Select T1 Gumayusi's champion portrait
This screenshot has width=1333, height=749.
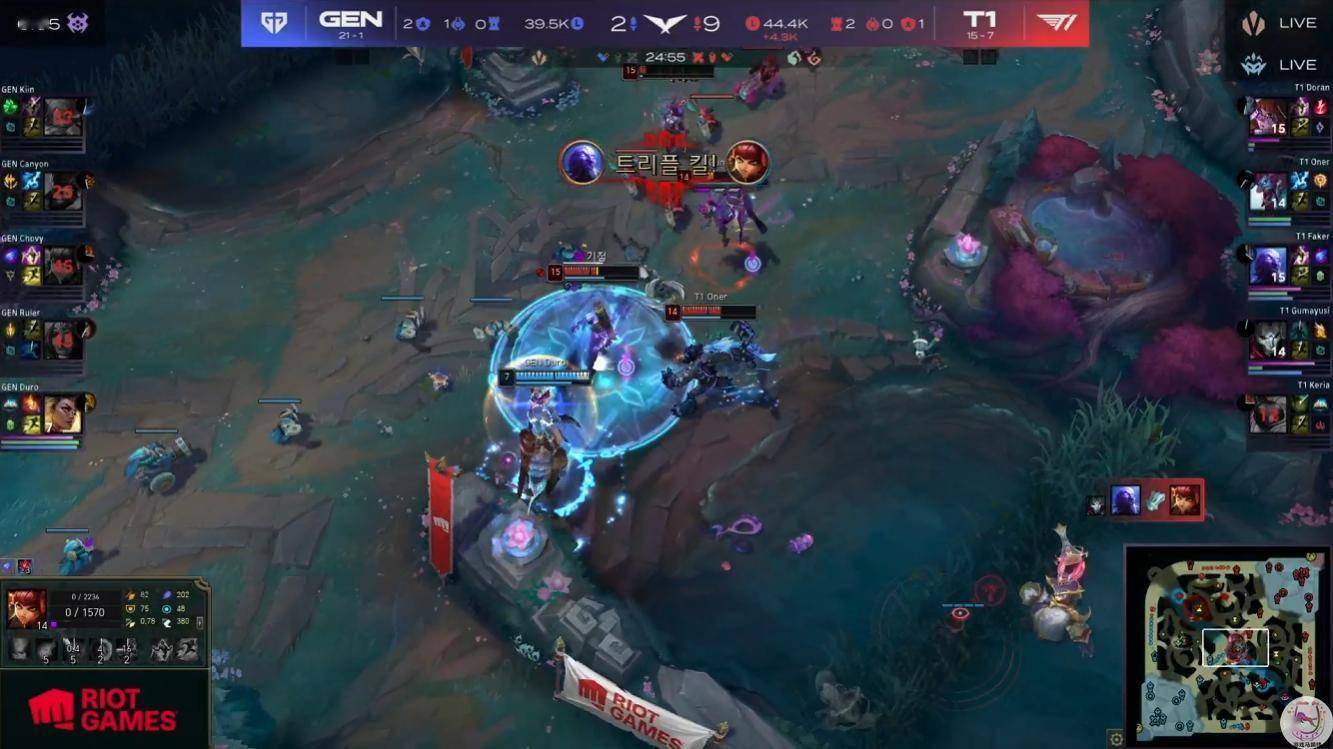pyautogui.click(x=1269, y=340)
